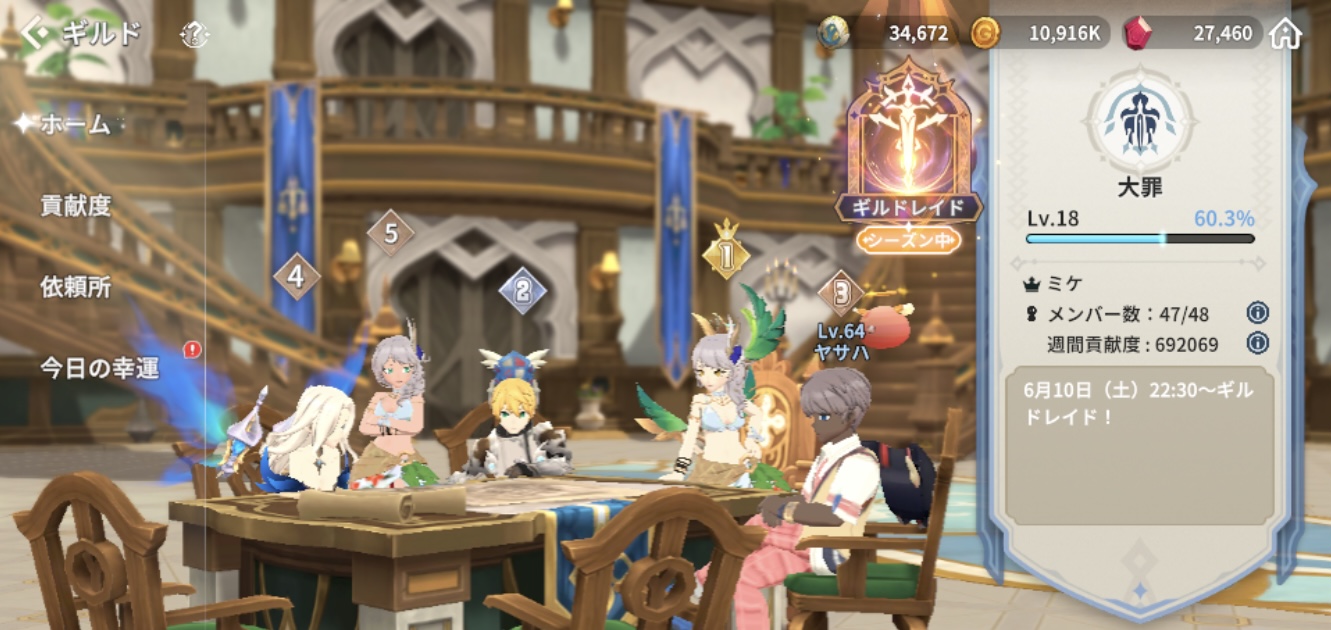Select the rank 1 gold crown marker
The height and width of the screenshot is (630, 1331).
click(726, 256)
